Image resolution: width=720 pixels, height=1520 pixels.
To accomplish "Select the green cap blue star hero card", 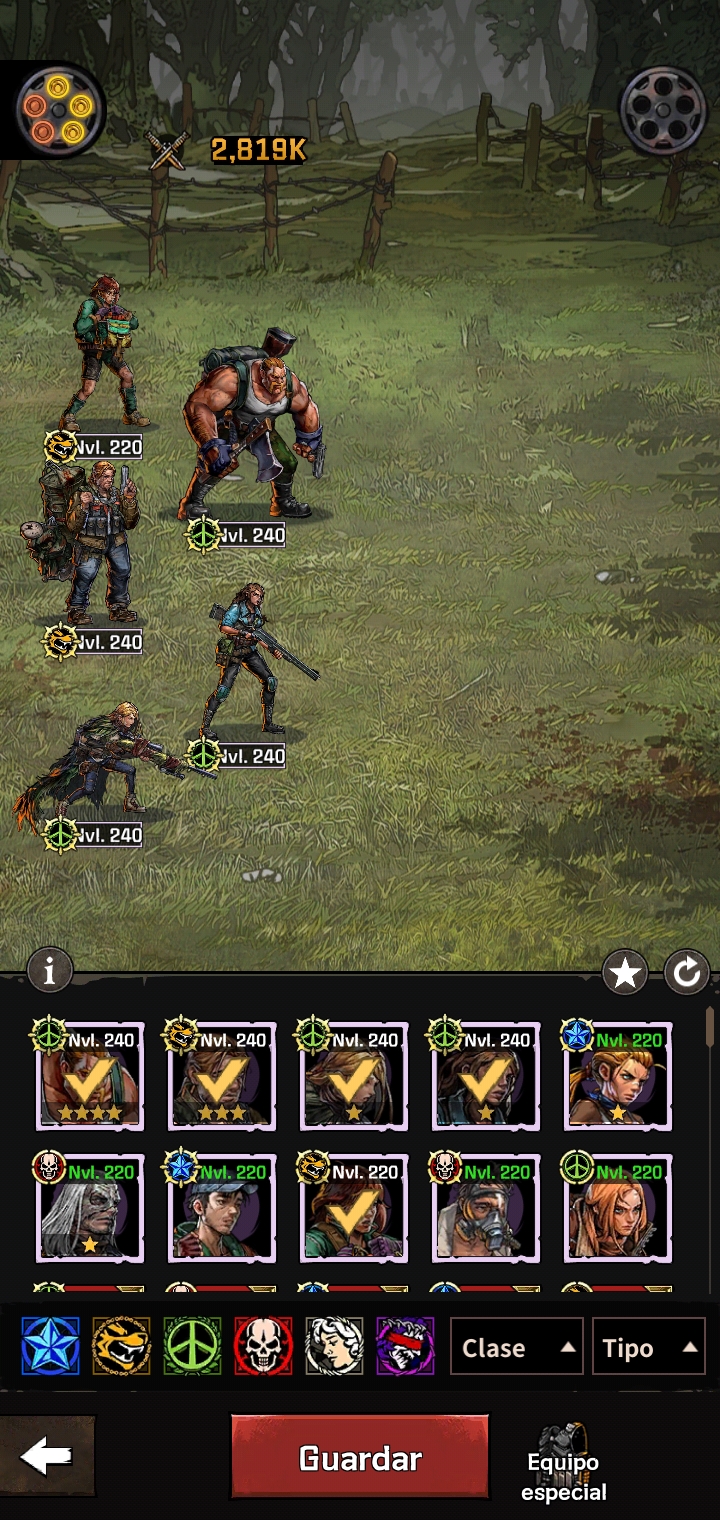I will [222, 1209].
